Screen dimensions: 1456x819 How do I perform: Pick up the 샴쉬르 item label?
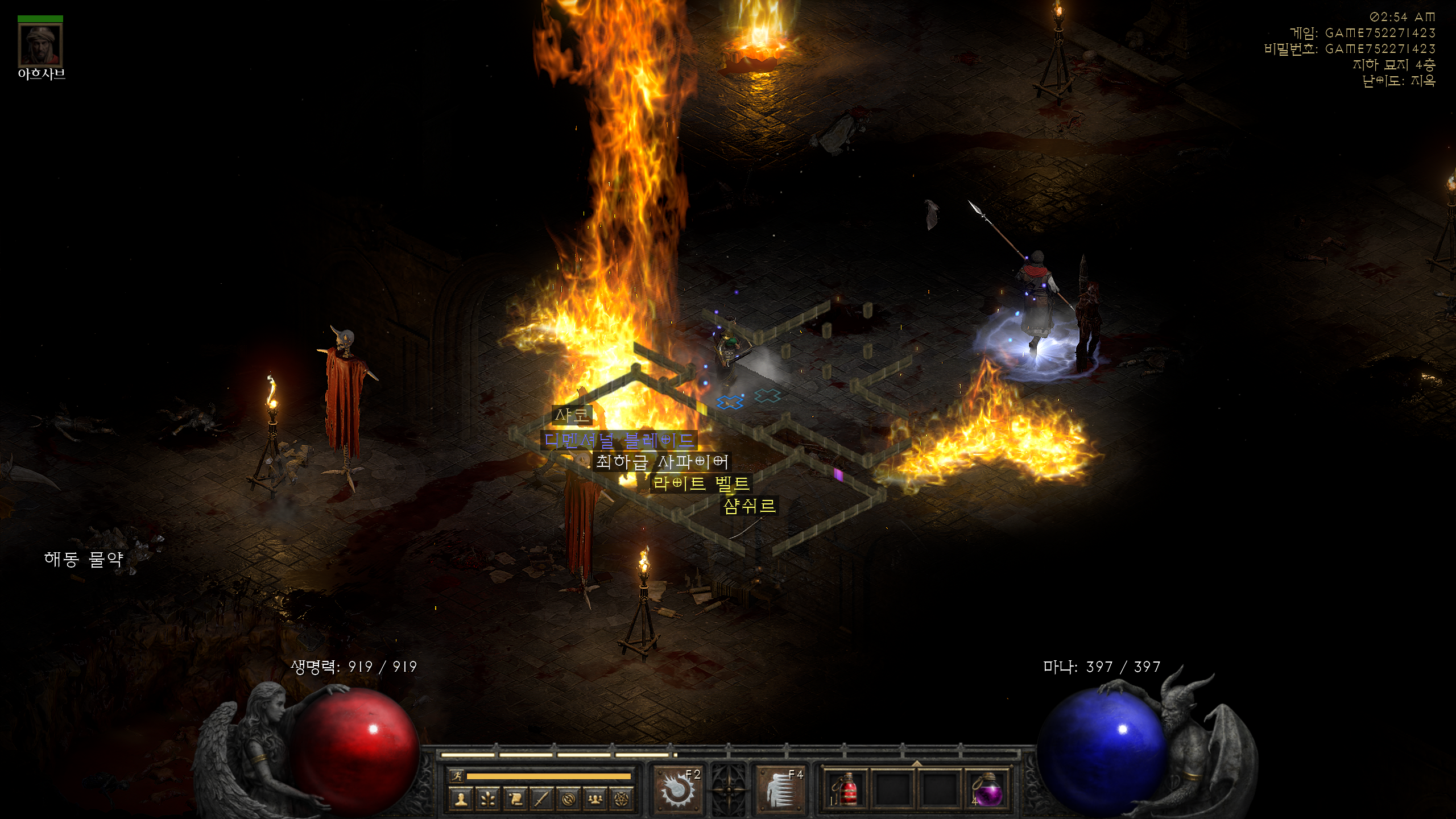(x=749, y=506)
